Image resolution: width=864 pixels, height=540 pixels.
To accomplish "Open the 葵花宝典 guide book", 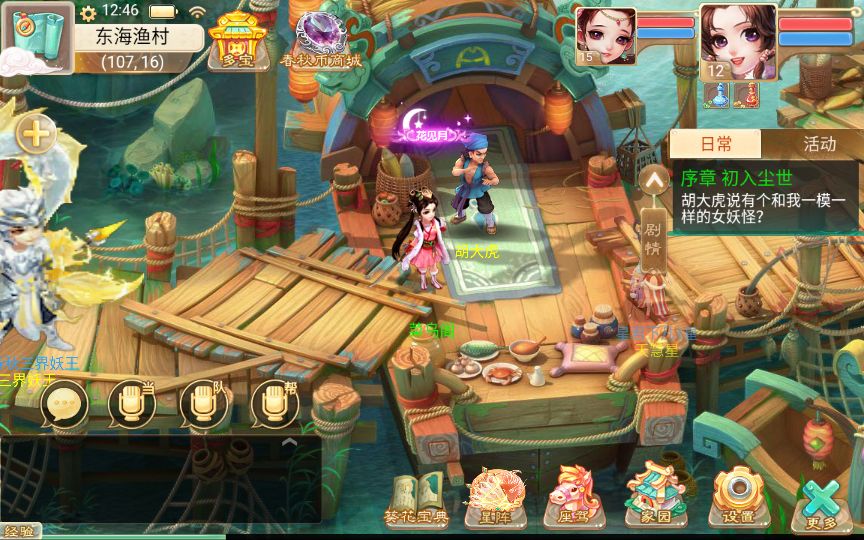I will coord(410,497).
